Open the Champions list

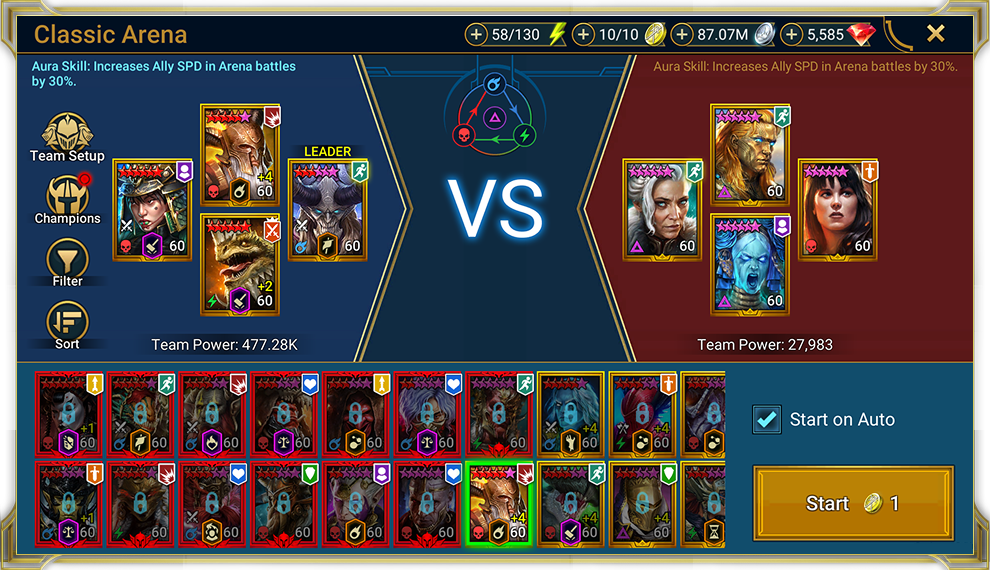(x=67, y=200)
